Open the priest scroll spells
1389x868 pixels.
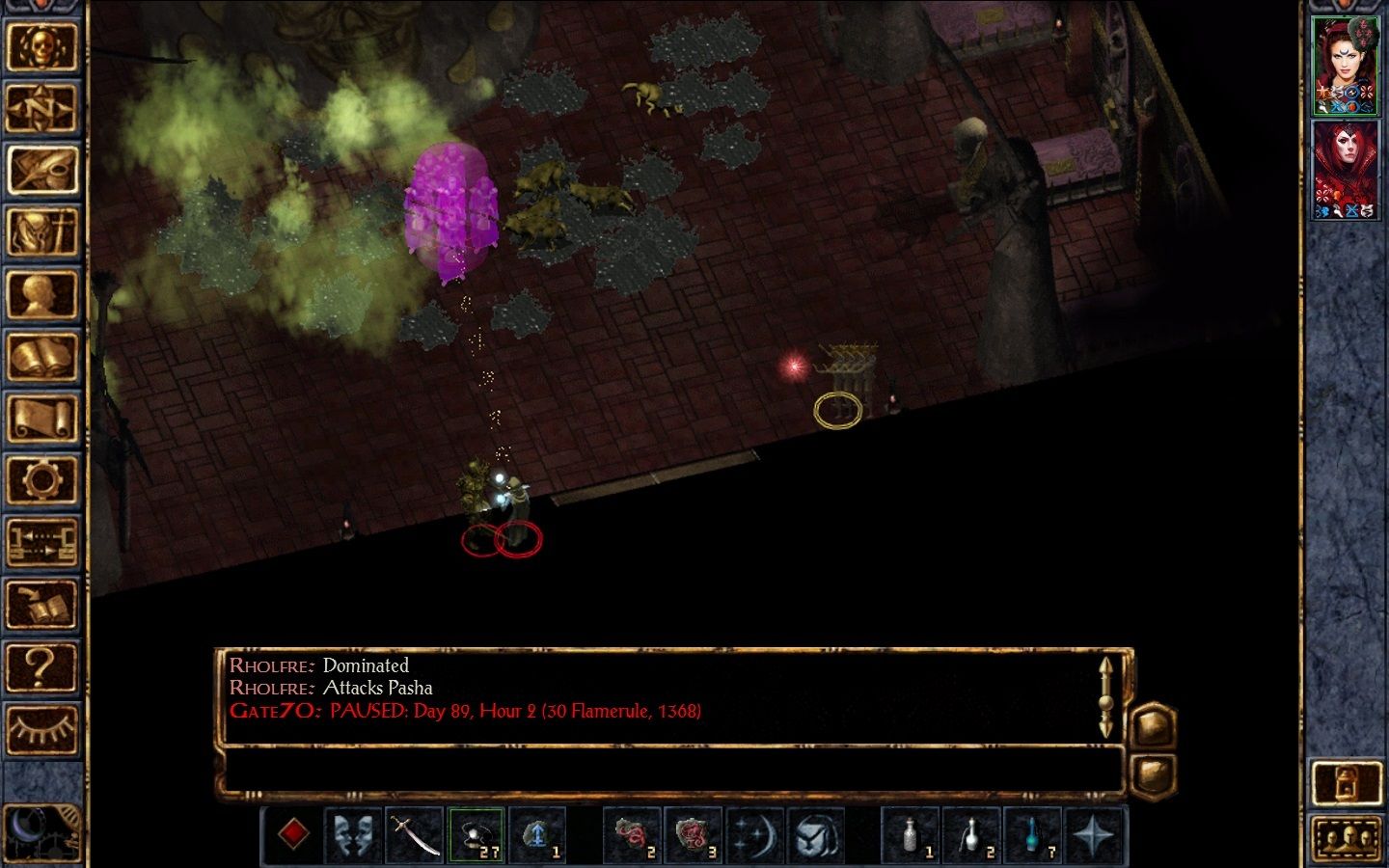tap(43, 415)
